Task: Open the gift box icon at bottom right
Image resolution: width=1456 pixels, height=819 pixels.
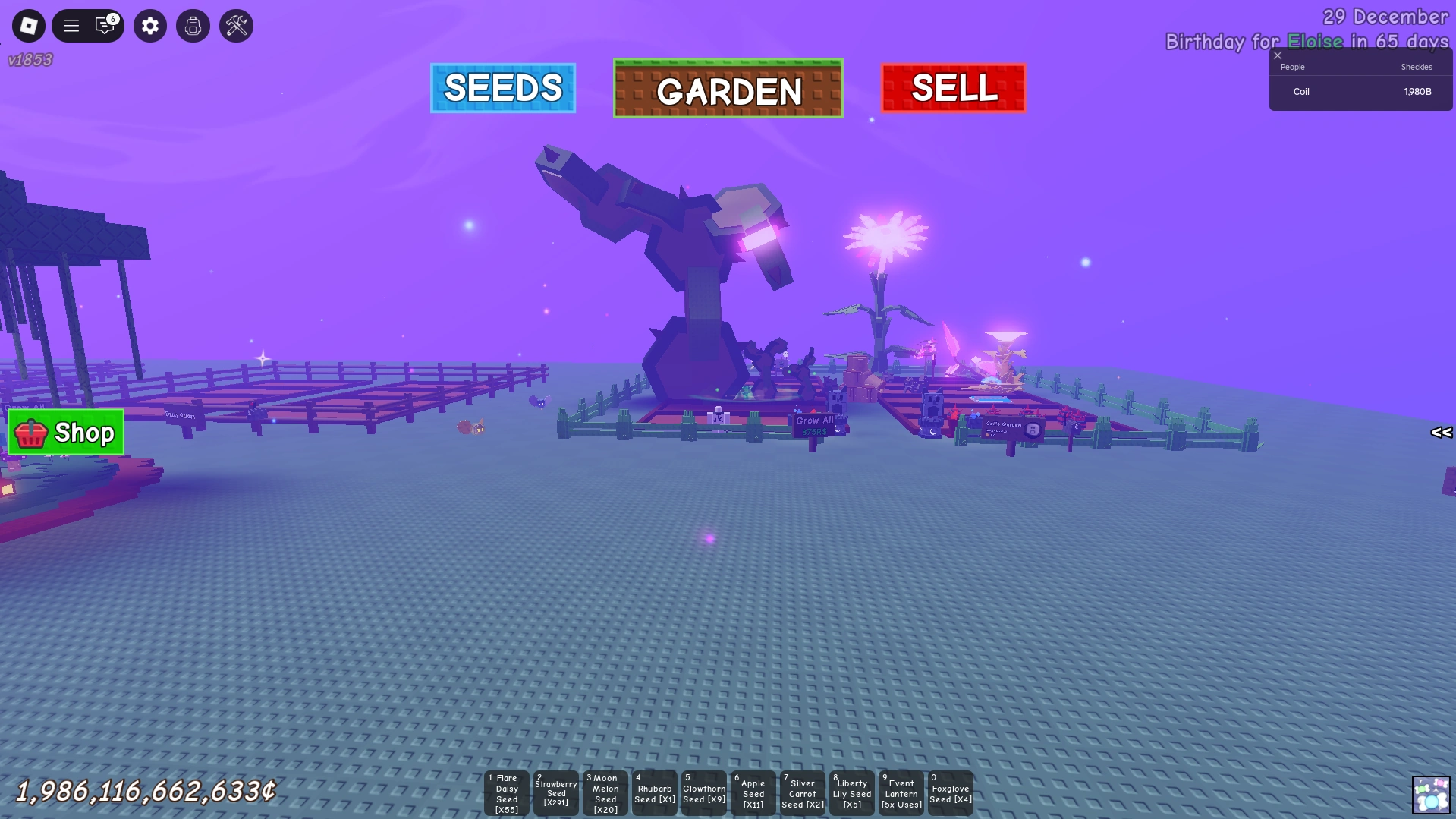Action: coord(1431,795)
